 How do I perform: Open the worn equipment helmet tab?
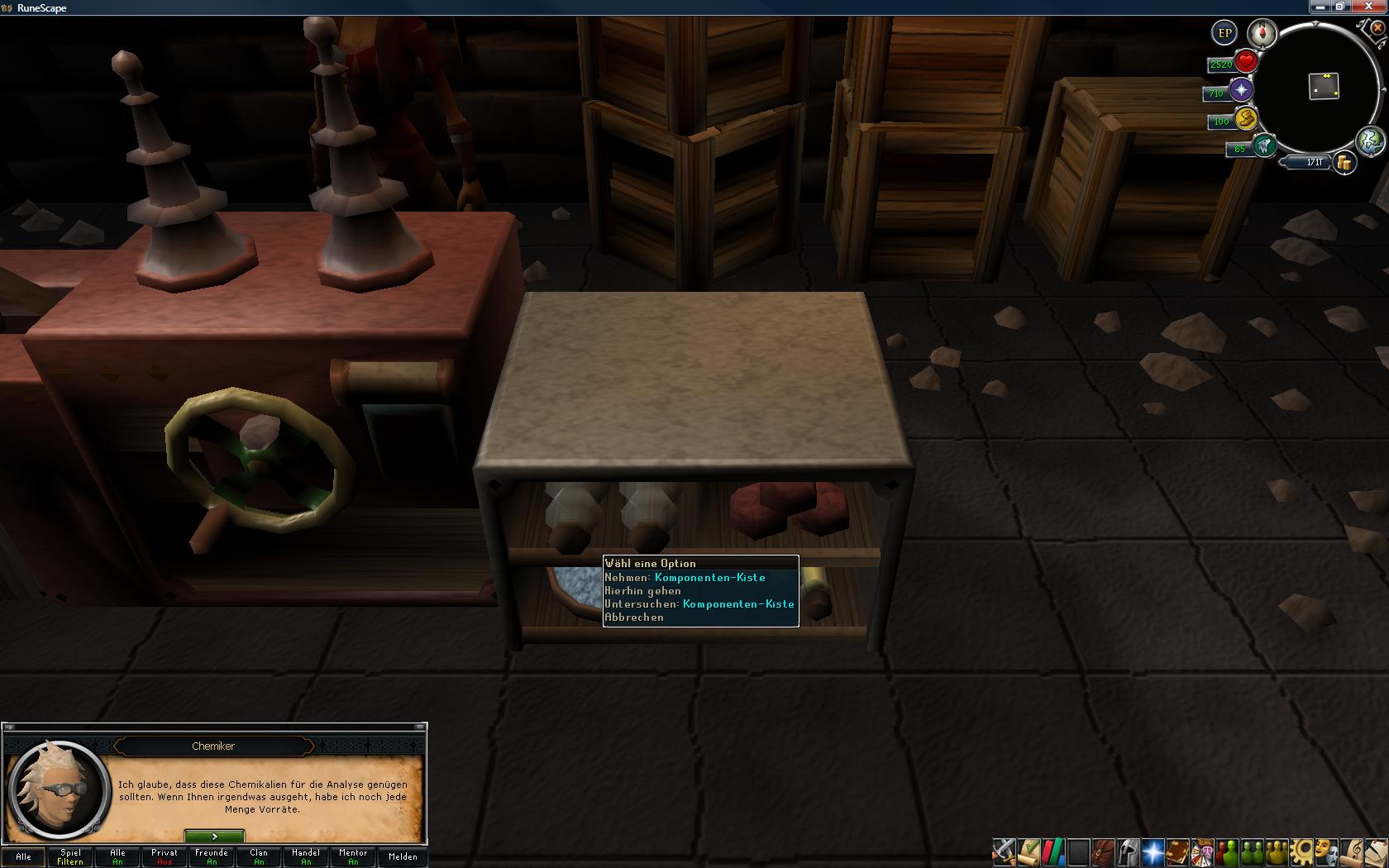(x=1128, y=851)
